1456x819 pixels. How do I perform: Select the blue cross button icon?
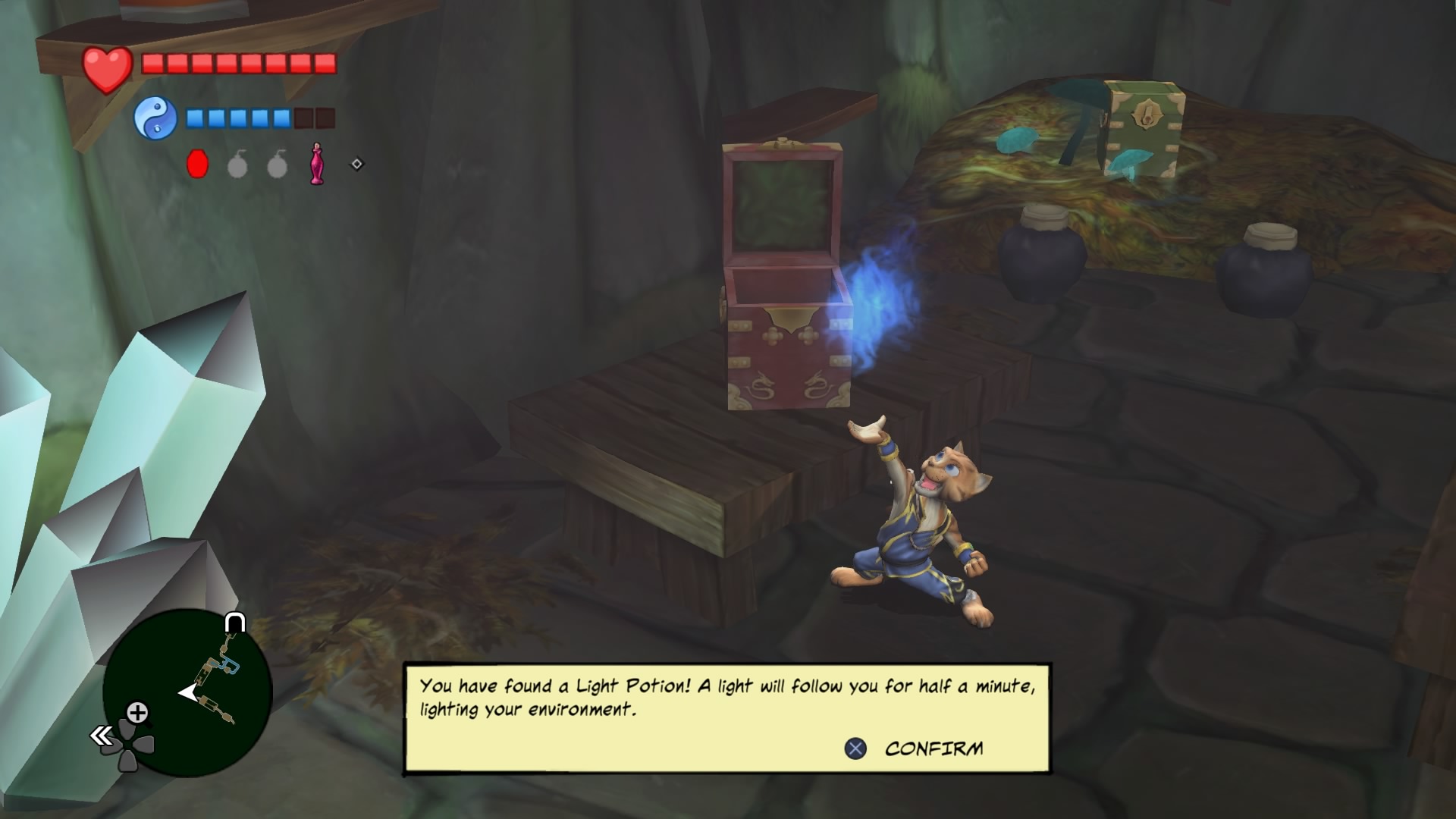tap(855, 748)
